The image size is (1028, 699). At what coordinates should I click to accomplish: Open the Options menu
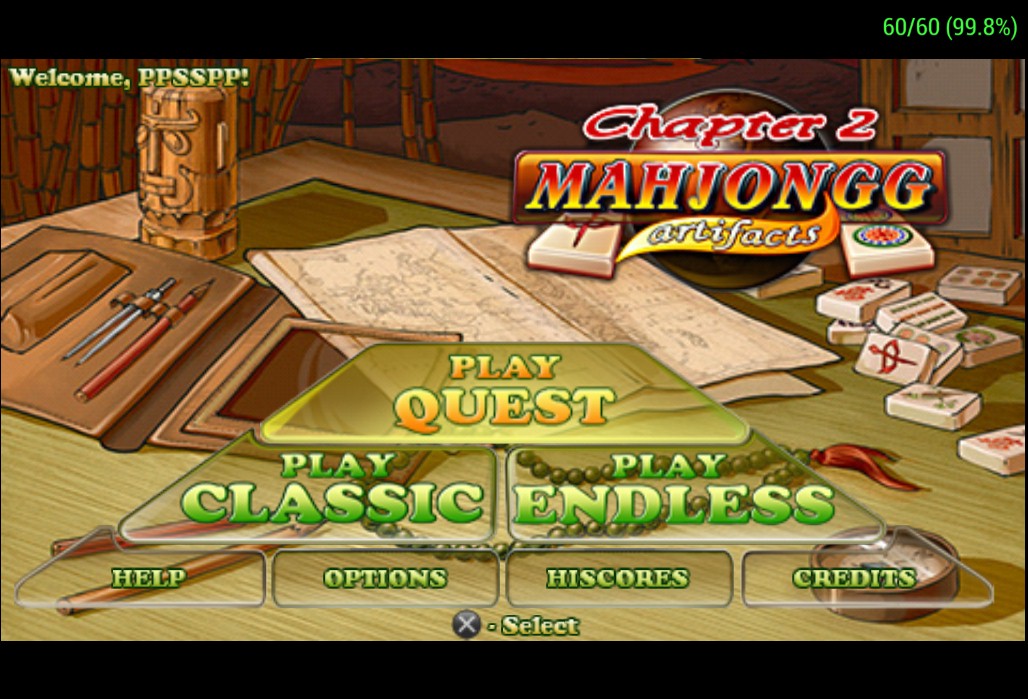[385, 578]
